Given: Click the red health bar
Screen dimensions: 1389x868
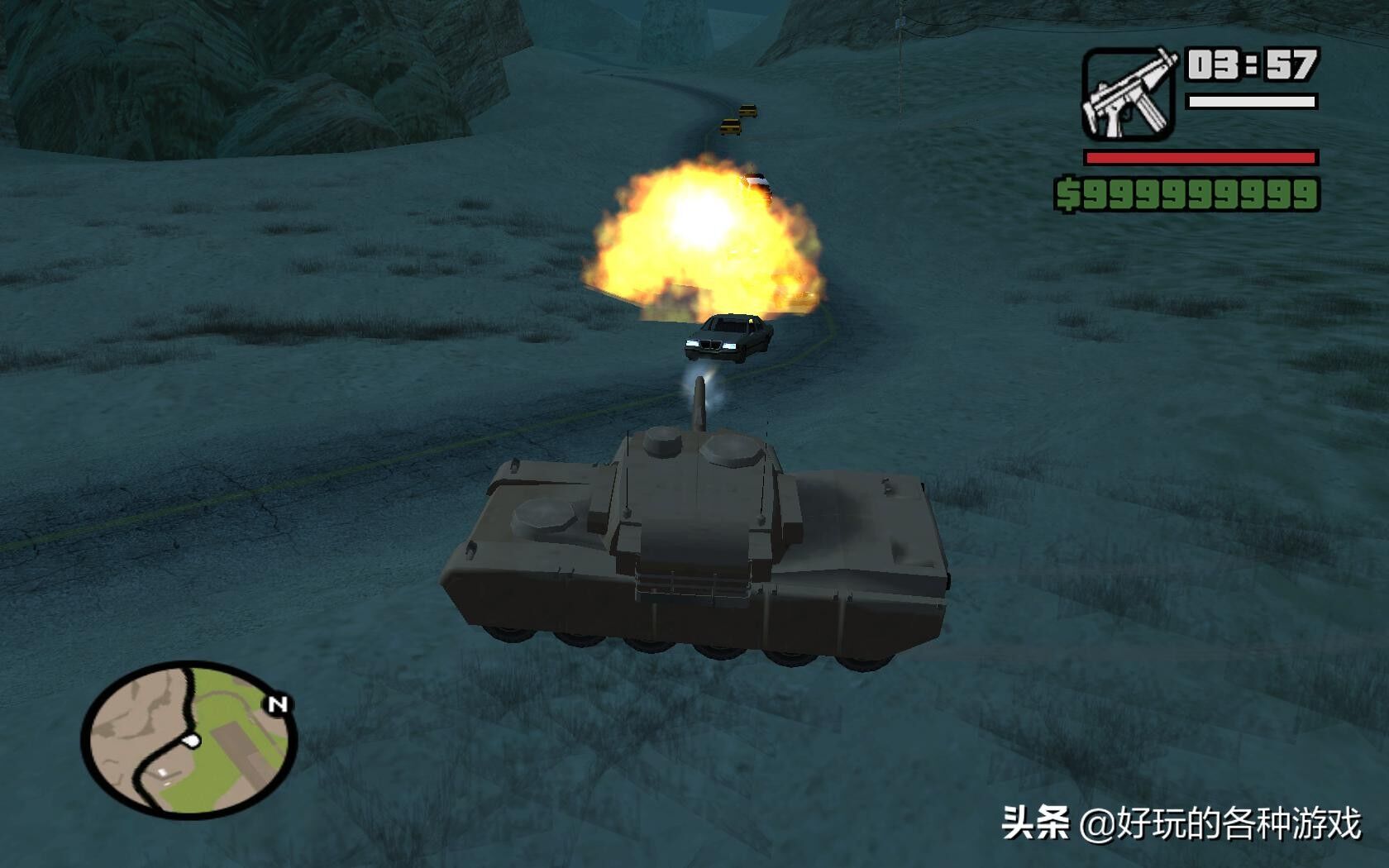Looking at the screenshot, I should click(x=1199, y=155).
